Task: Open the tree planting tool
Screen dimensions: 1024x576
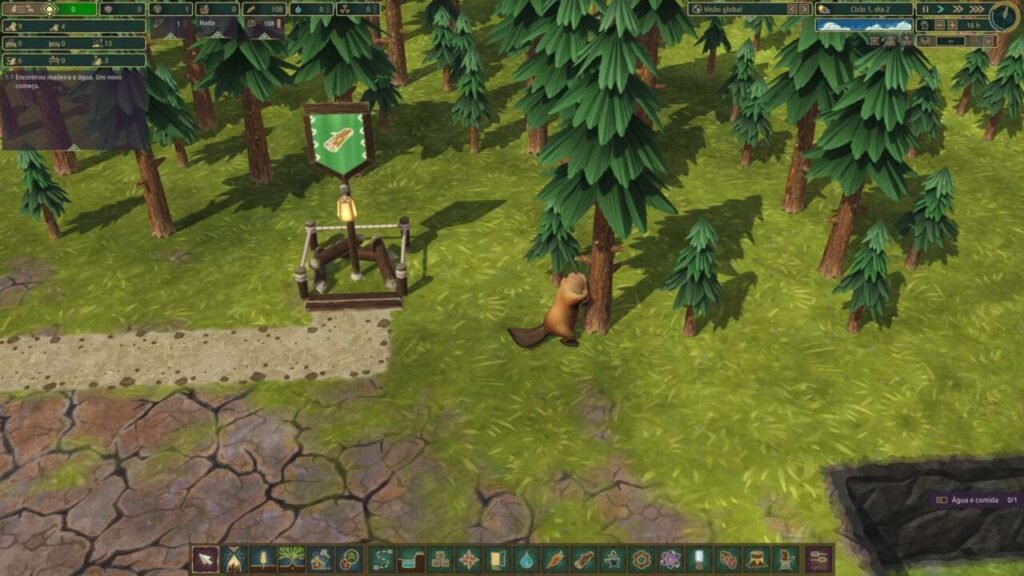Action: point(292,559)
